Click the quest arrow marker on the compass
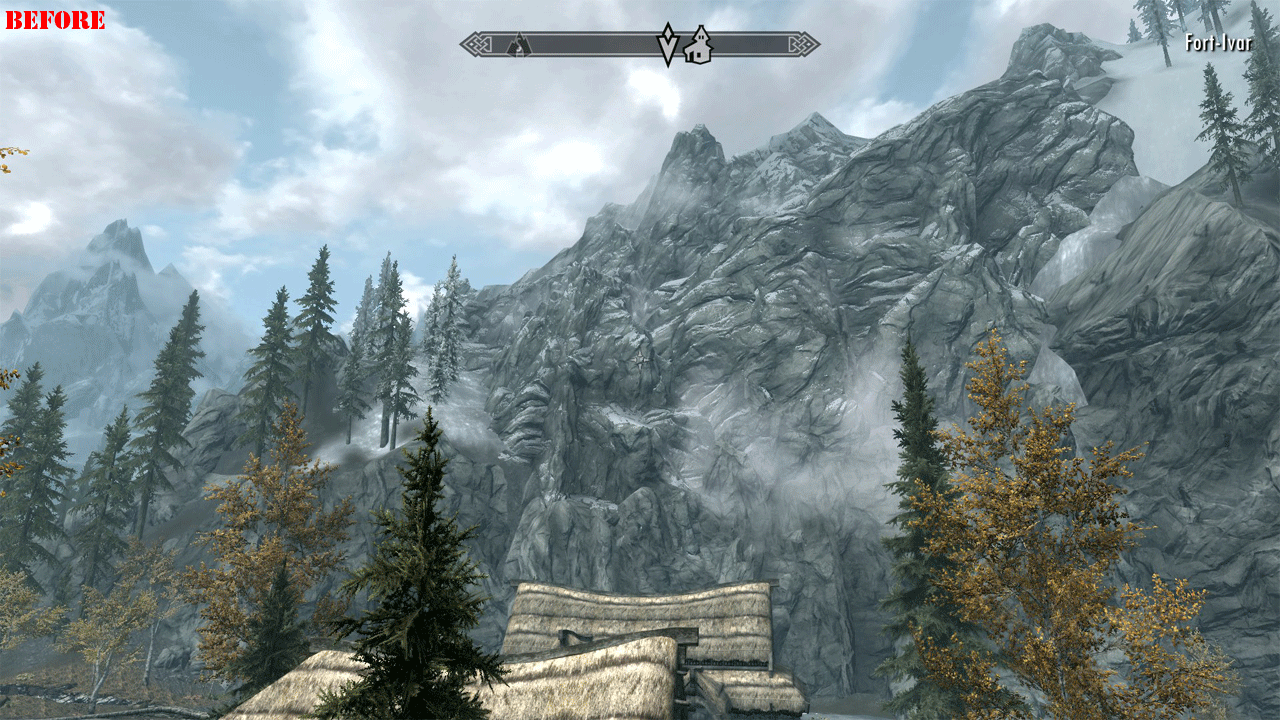1280x720 pixels. tap(667, 44)
